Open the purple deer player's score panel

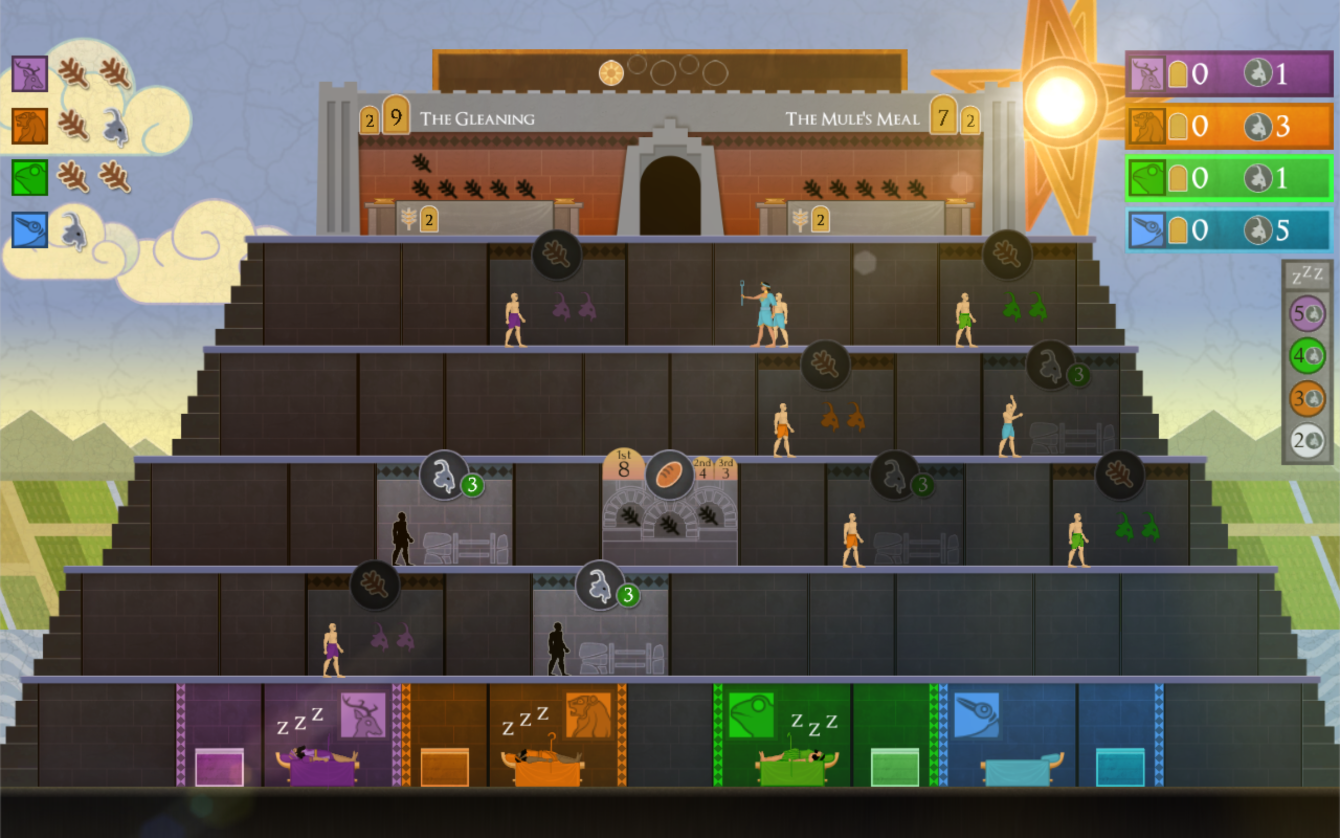[1228, 74]
